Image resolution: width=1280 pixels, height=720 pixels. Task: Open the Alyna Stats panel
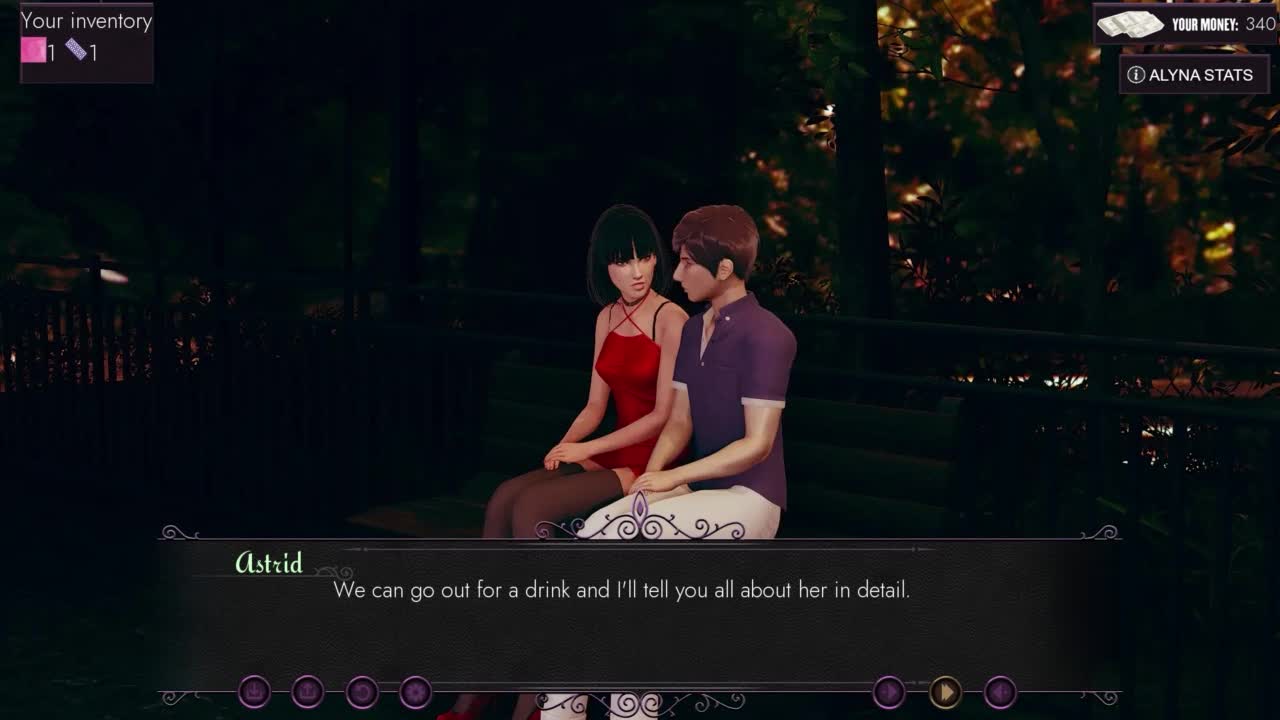(x=1193, y=75)
